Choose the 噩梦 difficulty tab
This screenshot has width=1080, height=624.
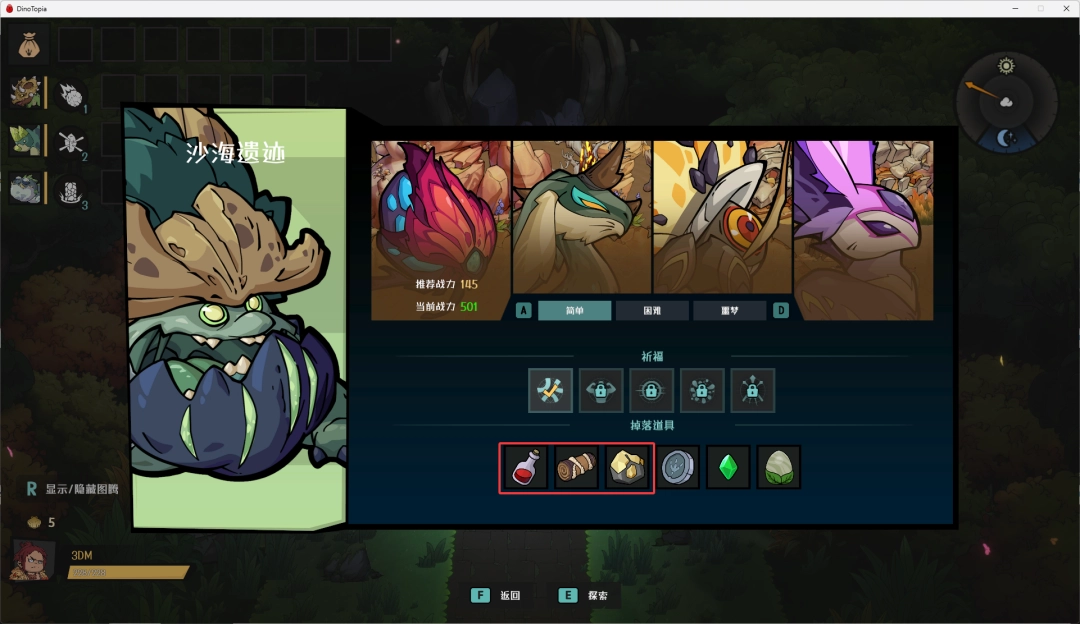click(729, 310)
